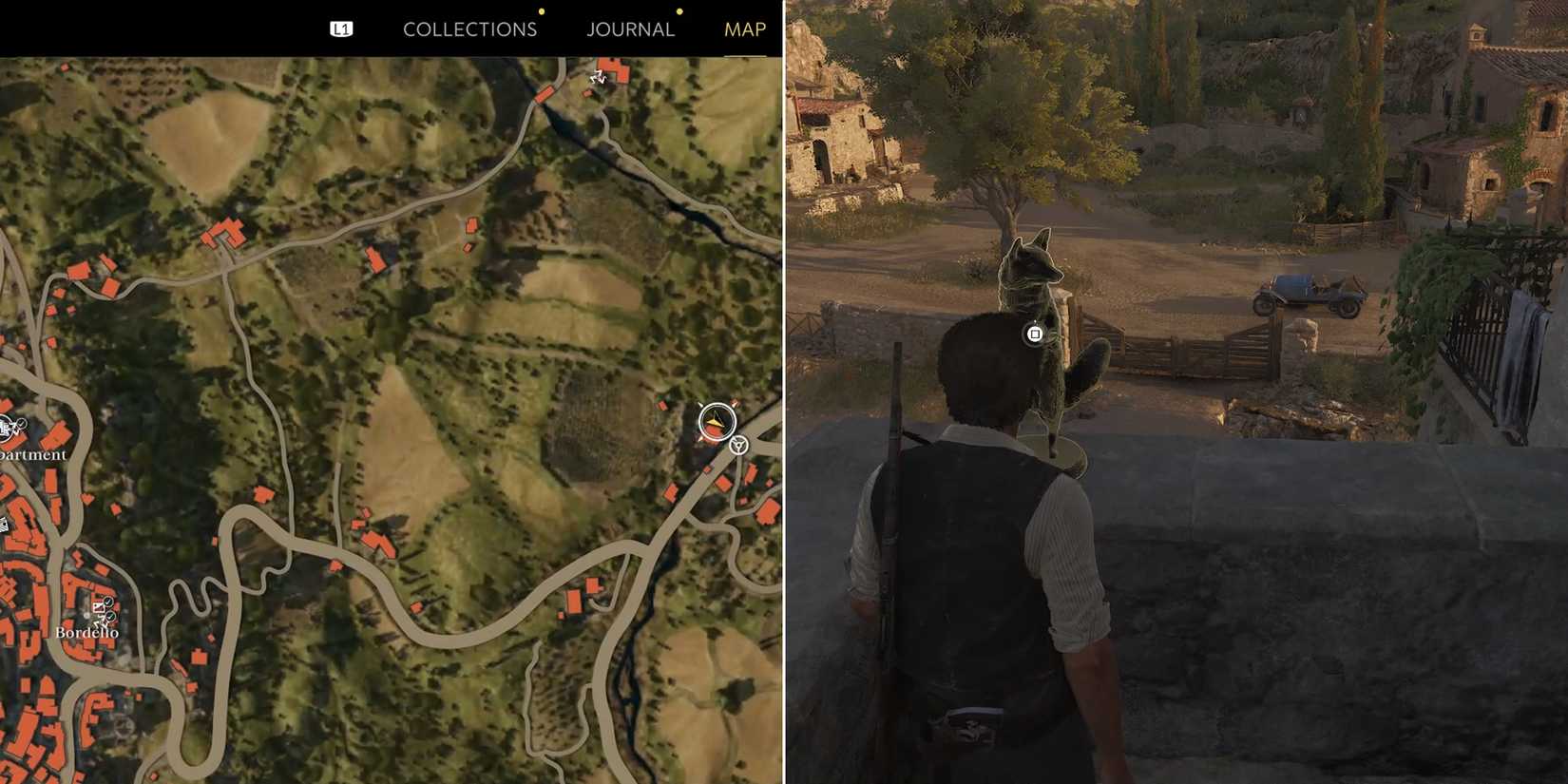Switch to the COLLECTIONS tab
Viewport: 1568px width, 784px height.
469,29
